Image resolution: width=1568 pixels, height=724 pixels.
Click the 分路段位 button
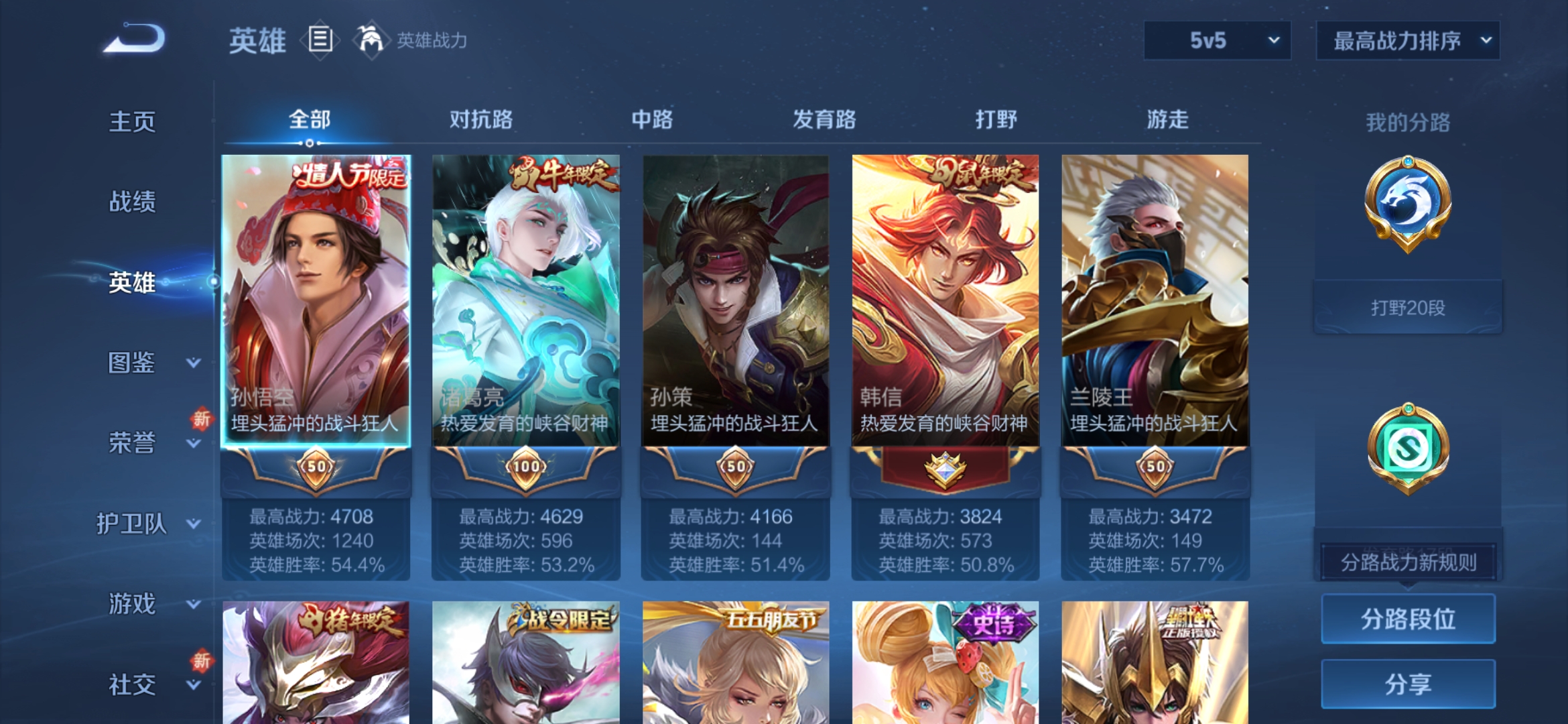[x=1407, y=619]
